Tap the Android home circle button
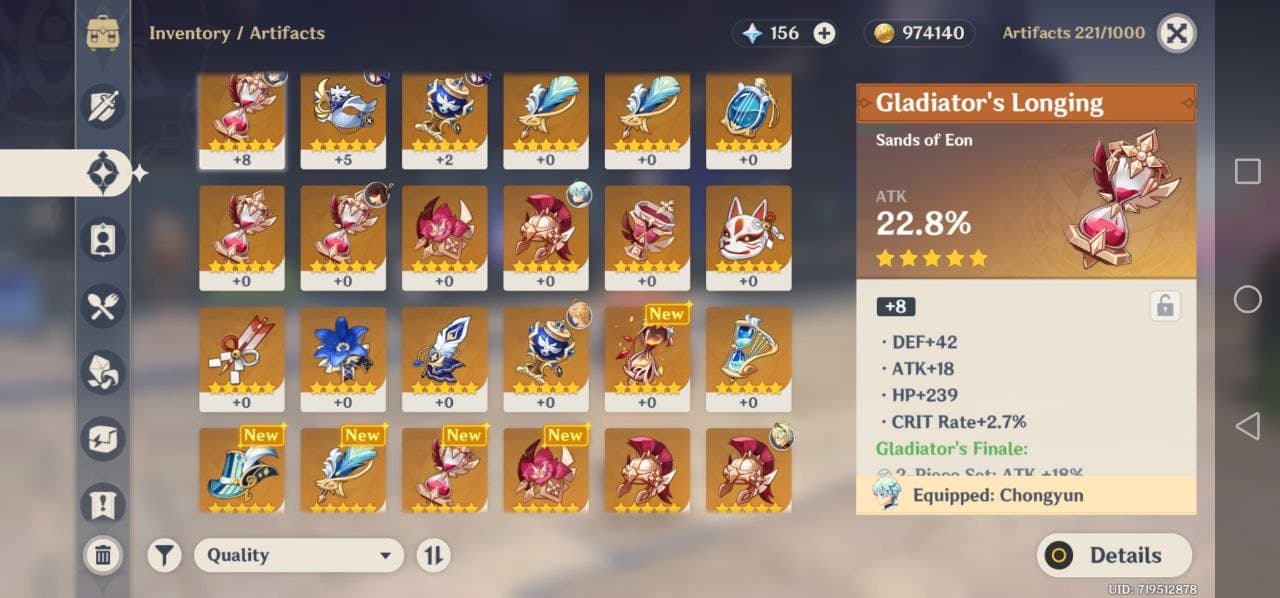1280x598 pixels. pos(1247,299)
